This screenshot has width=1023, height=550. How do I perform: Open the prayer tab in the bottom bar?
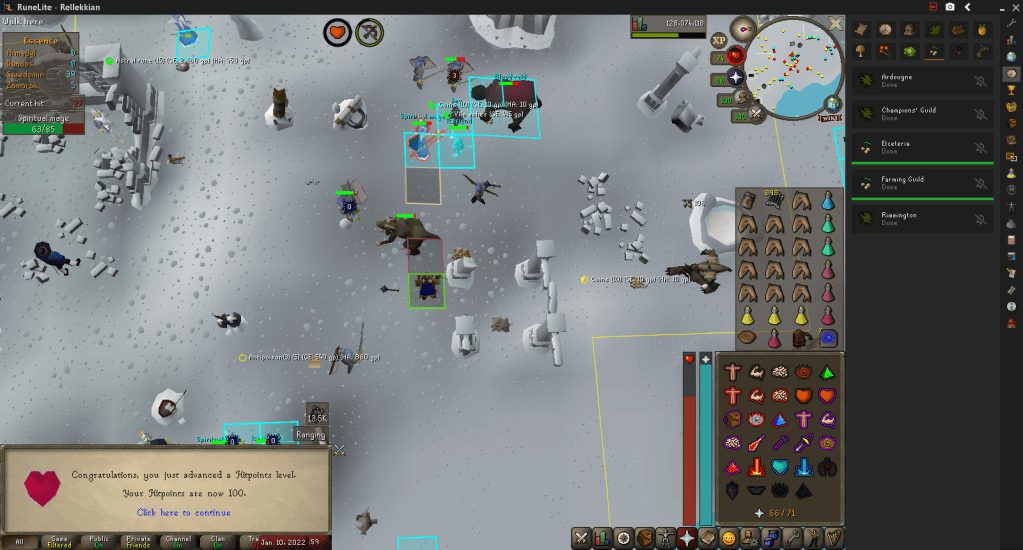[687, 538]
